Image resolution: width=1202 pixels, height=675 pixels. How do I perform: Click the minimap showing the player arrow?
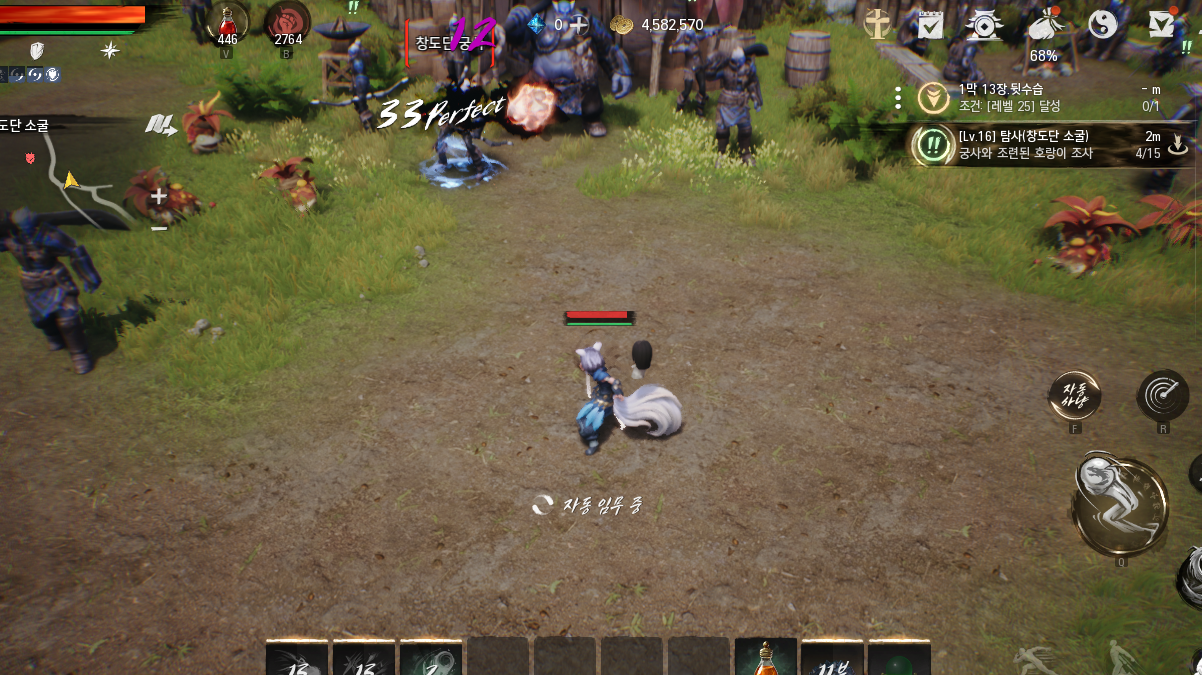(70, 182)
